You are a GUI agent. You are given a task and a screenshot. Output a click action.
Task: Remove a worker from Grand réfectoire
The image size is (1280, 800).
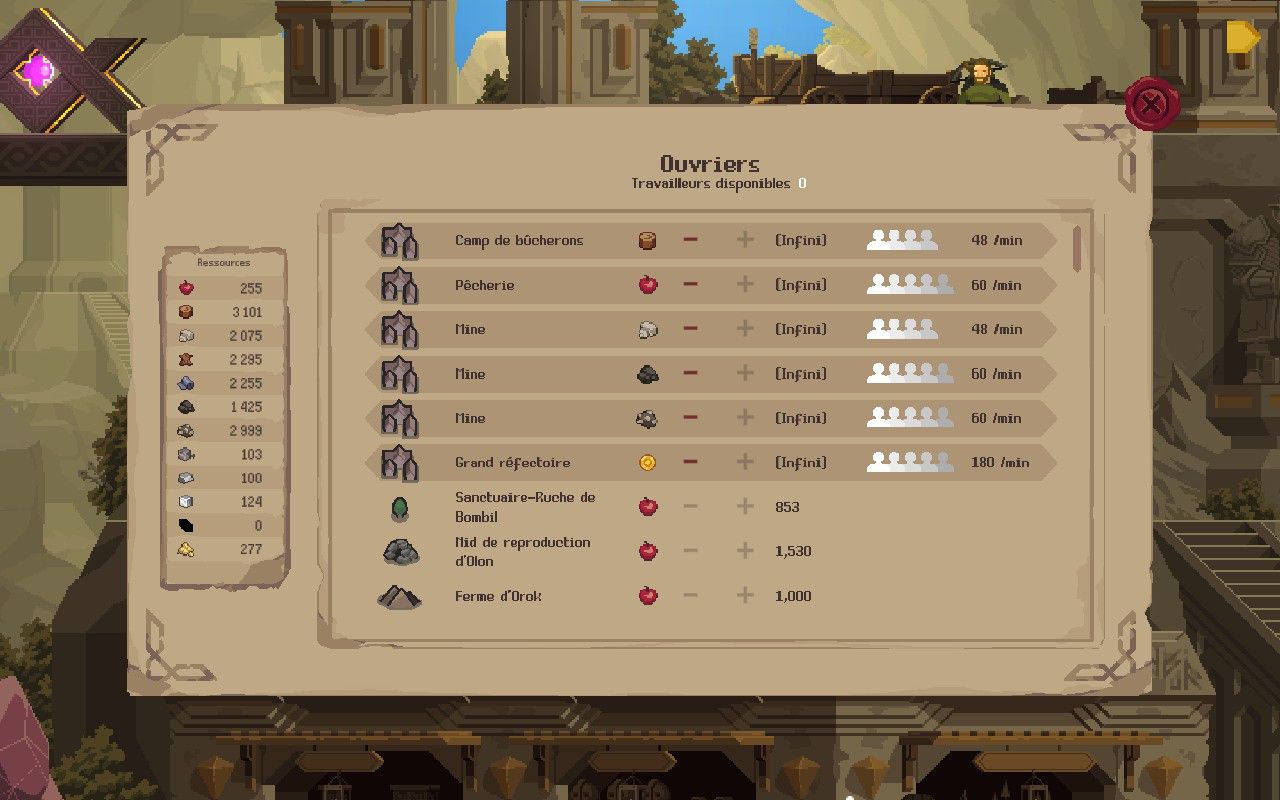[x=690, y=462]
